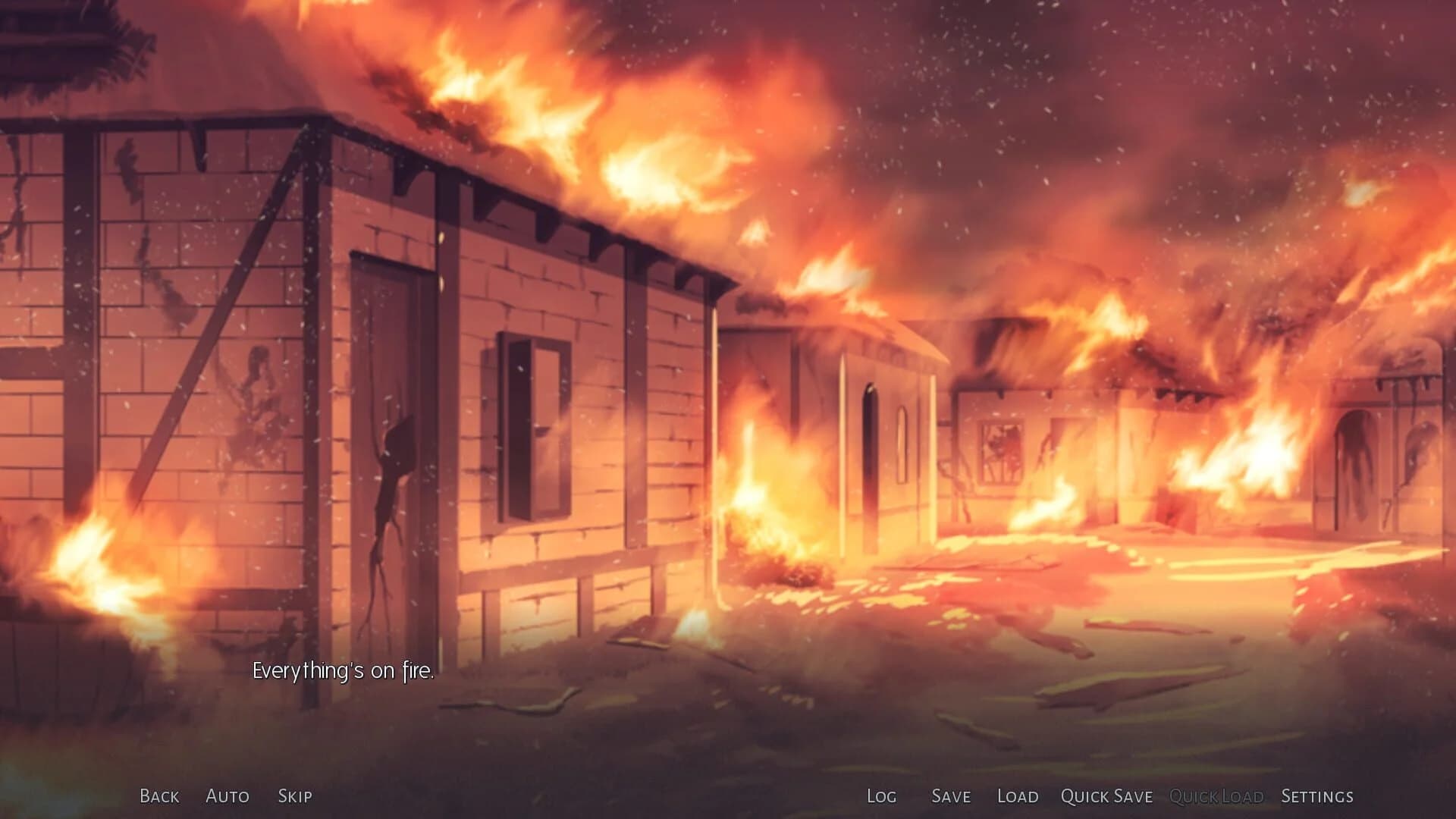Enable Skip mode to fast-forward
Image resolution: width=1456 pixels, height=819 pixels.
(296, 796)
